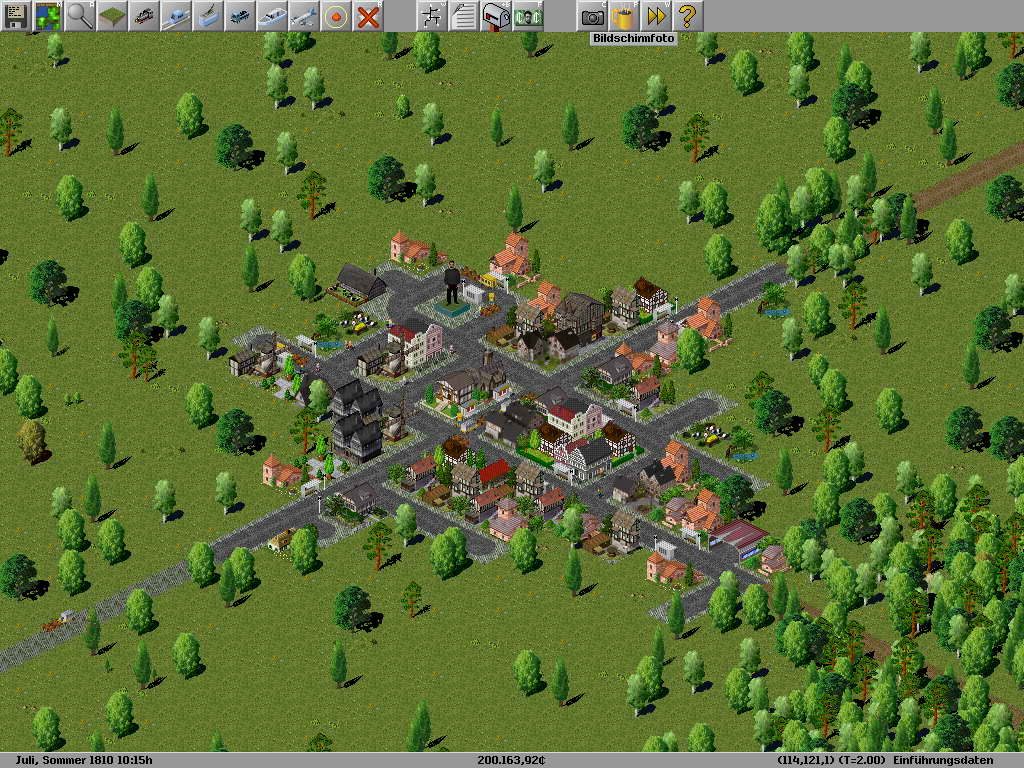Open the lists document icon
Image resolution: width=1024 pixels, height=768 pixels.
tap(464, 16)
